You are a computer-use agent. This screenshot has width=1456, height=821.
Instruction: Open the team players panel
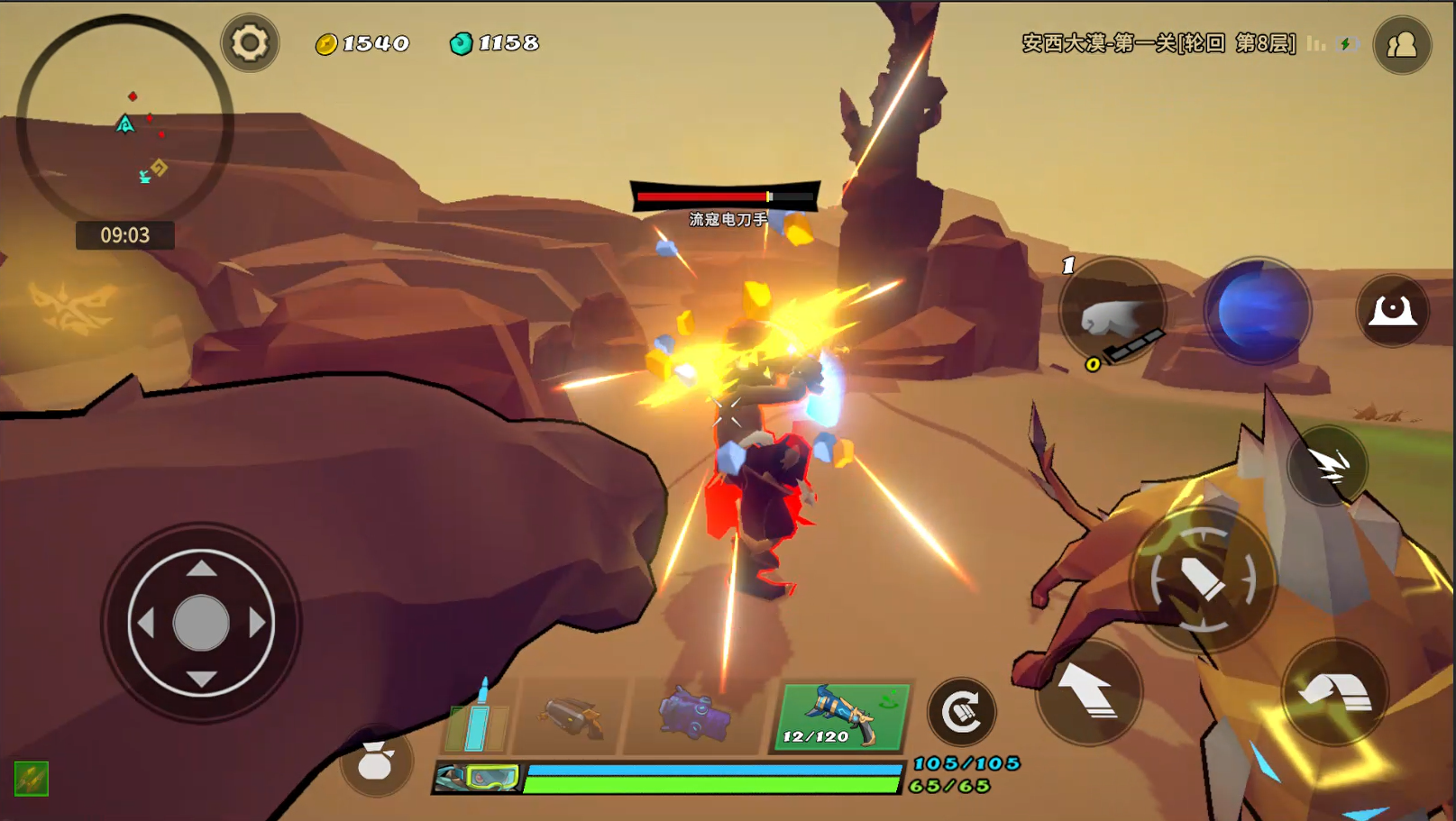coord(1402,44)
